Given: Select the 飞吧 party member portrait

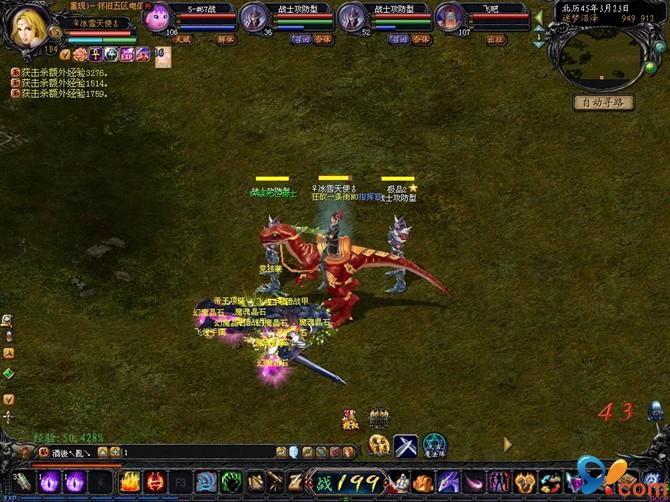Looking at the screenshot, I should (450, 17).
